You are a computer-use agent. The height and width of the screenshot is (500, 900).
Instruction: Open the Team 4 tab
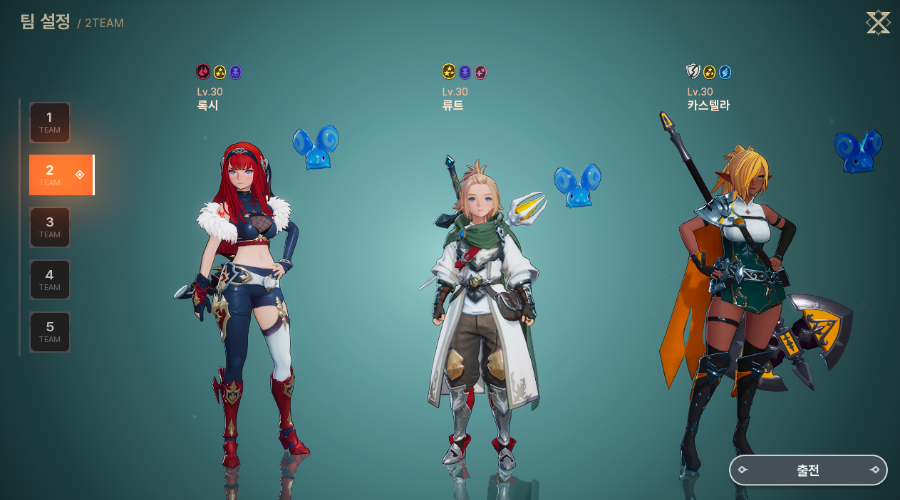coord(50,279)
